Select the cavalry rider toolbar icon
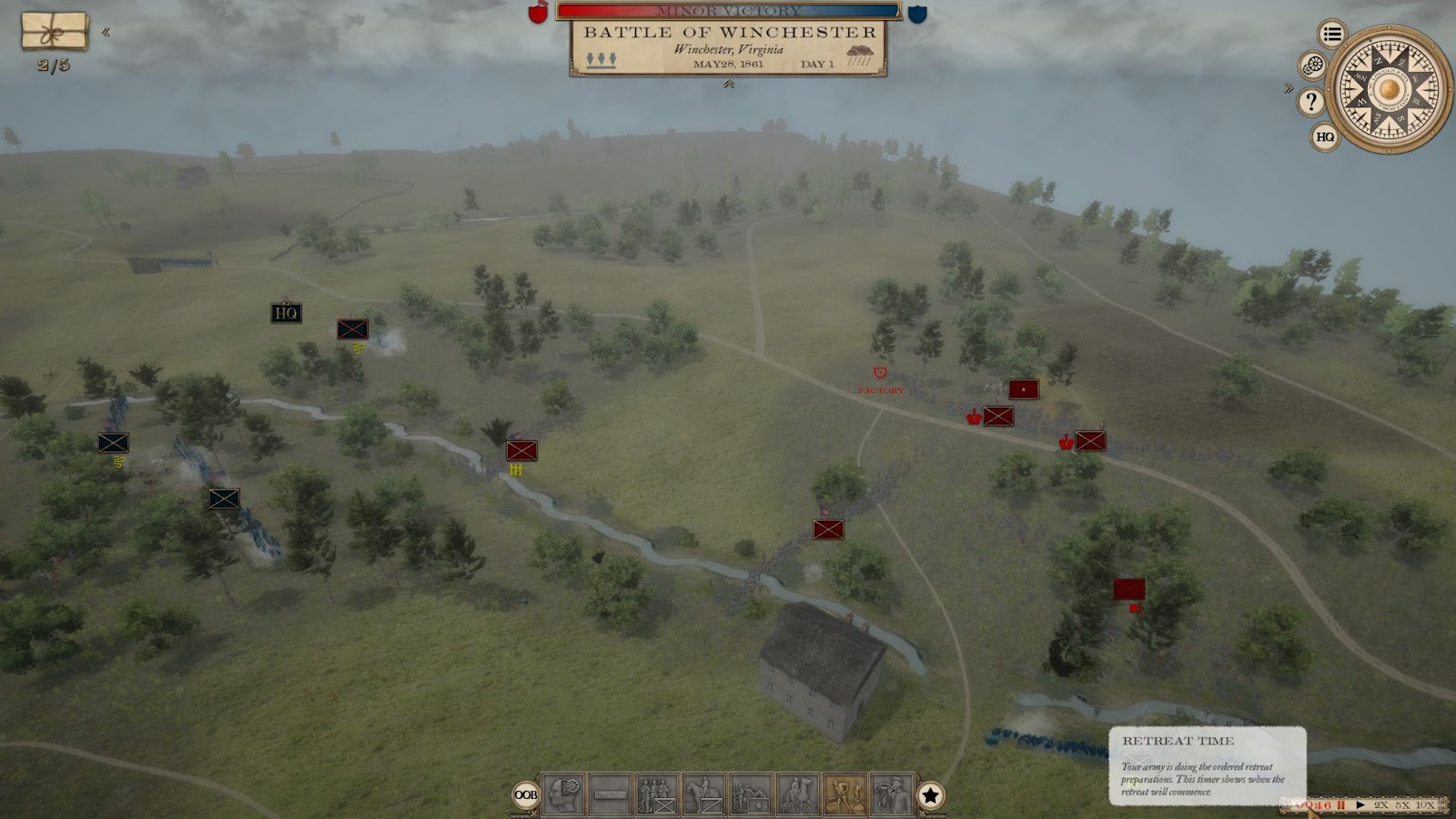The width and height of the screenshot is (1456, 819). (x=704, y=795)
